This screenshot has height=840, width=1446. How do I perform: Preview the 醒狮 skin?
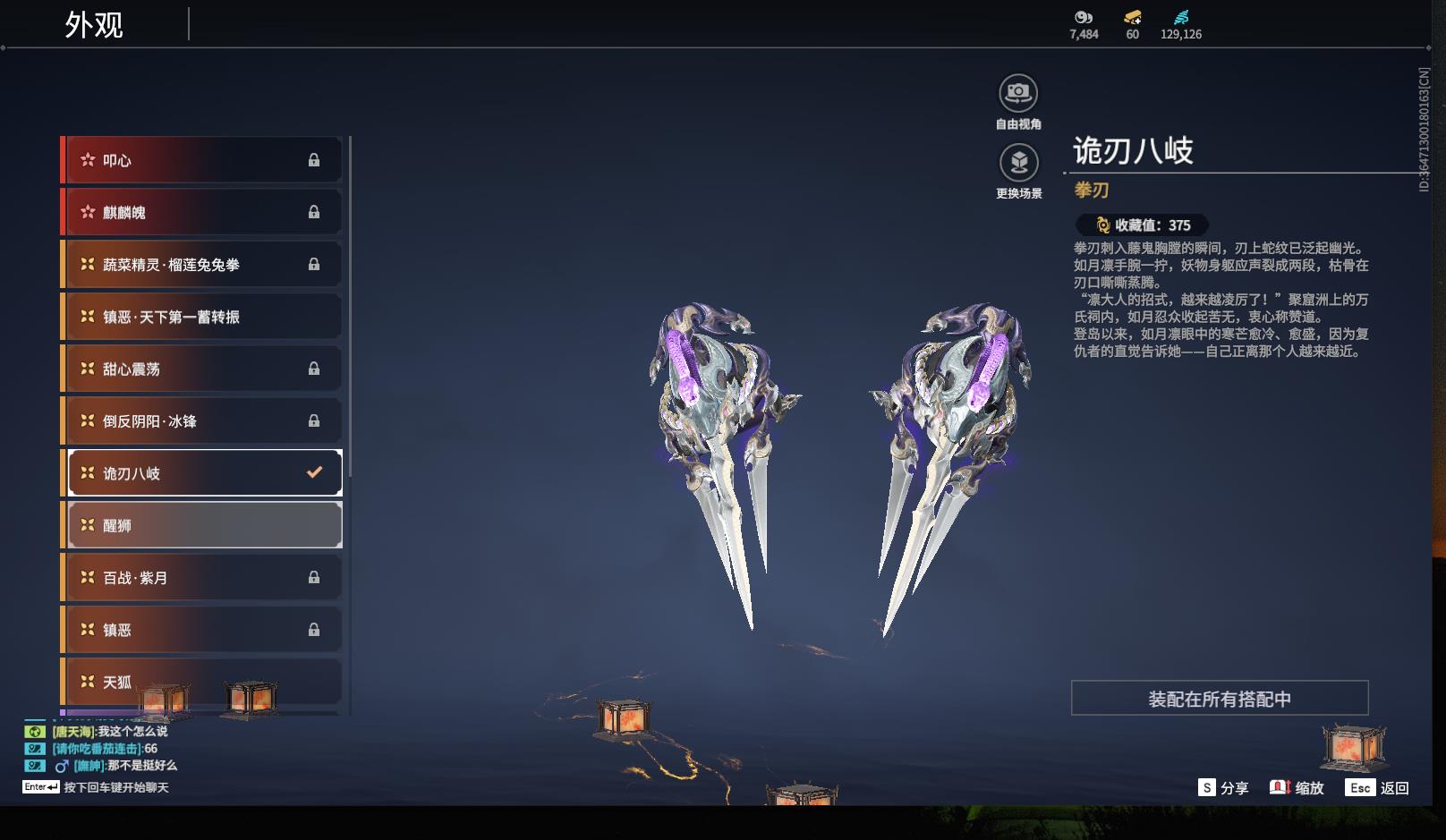pyautogui.click(x=202, y=525)
